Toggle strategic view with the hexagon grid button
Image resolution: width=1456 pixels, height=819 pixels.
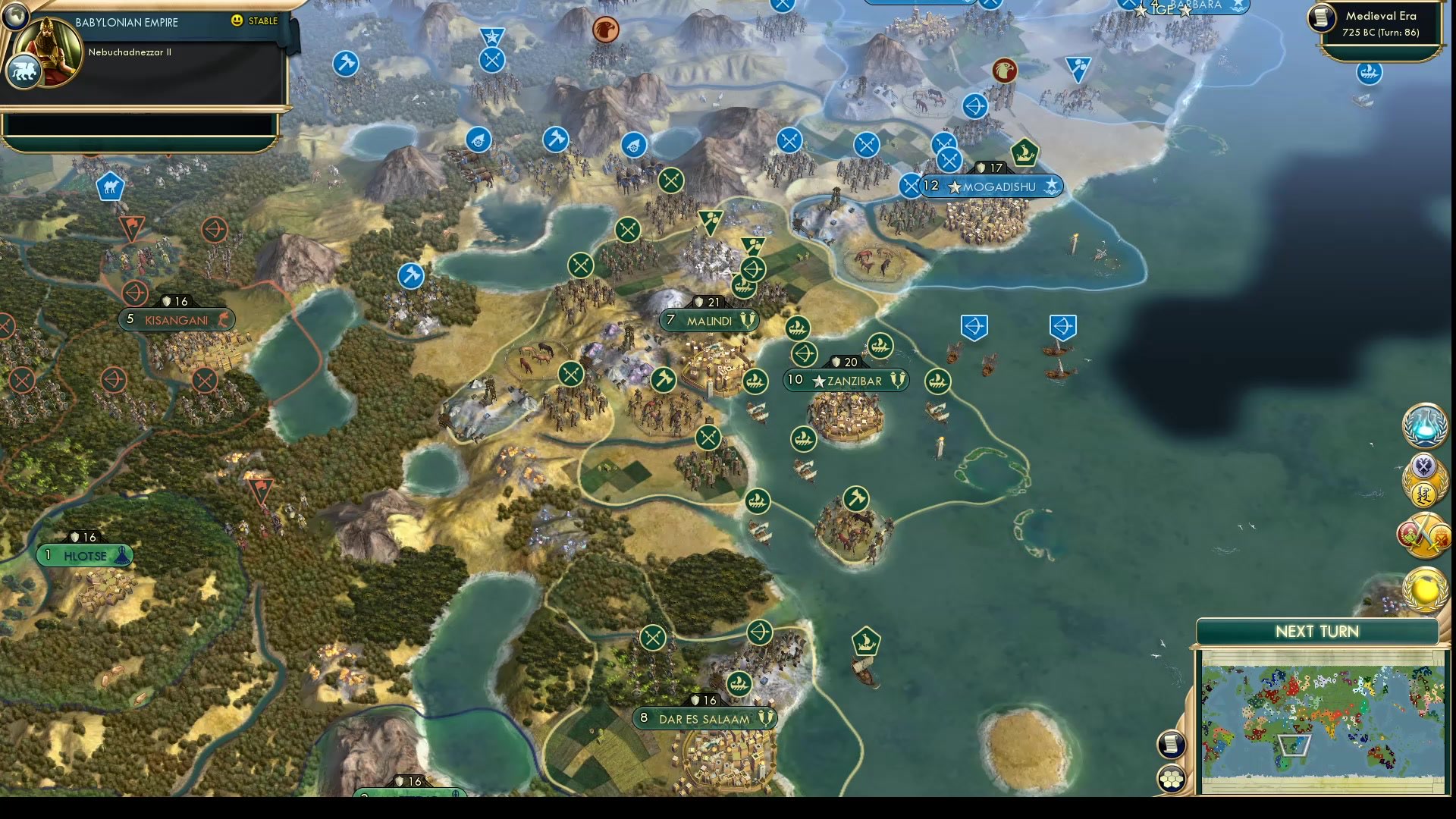coord(1171,777)
